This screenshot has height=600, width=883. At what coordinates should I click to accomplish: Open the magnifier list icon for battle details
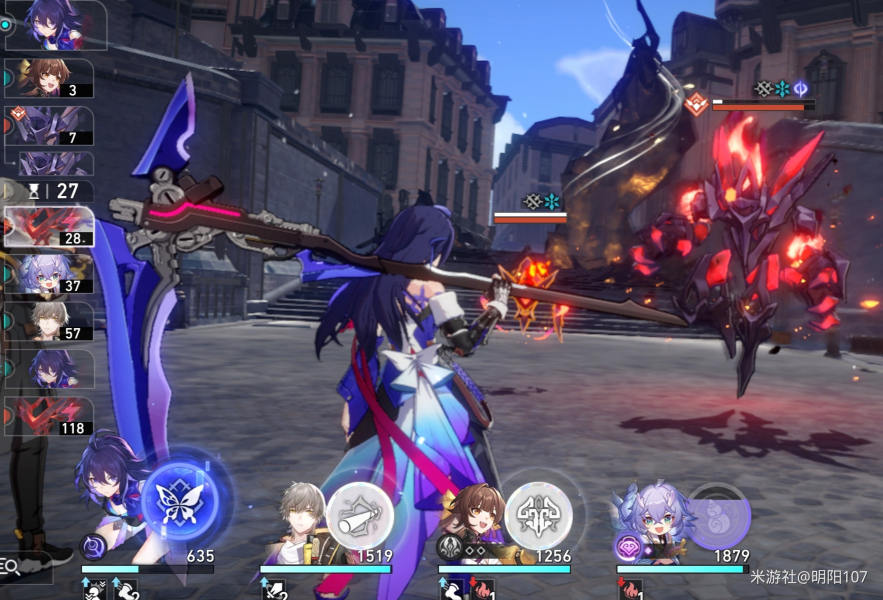click(x=10, y=567)
